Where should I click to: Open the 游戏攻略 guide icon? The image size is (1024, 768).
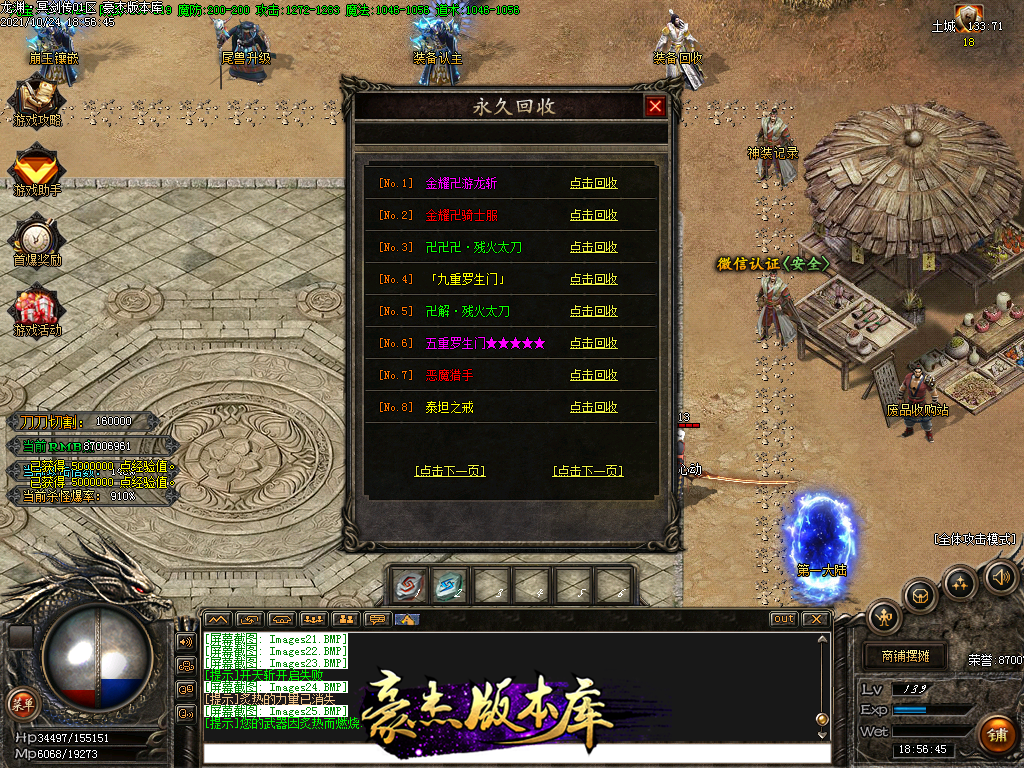[37, 102]
